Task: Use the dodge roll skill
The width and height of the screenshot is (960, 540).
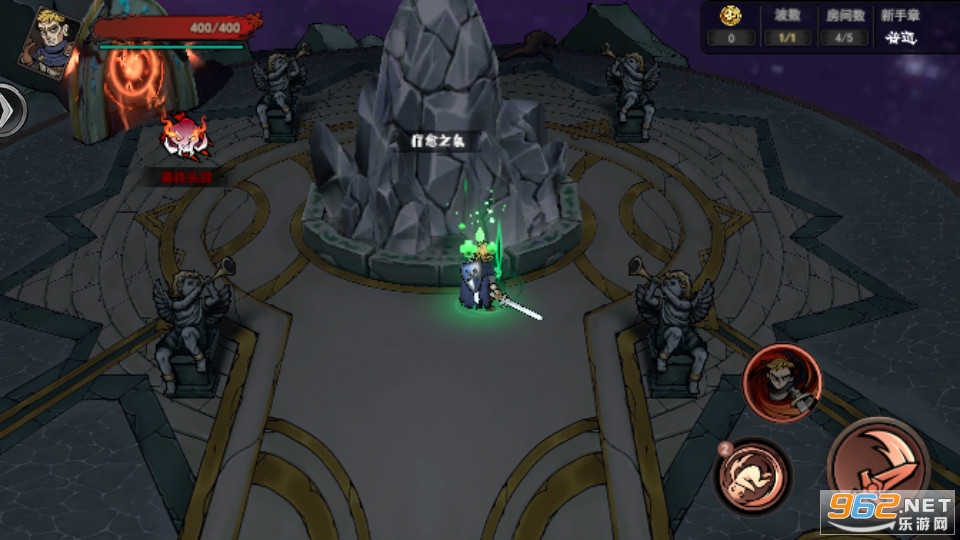Action: 752,476
